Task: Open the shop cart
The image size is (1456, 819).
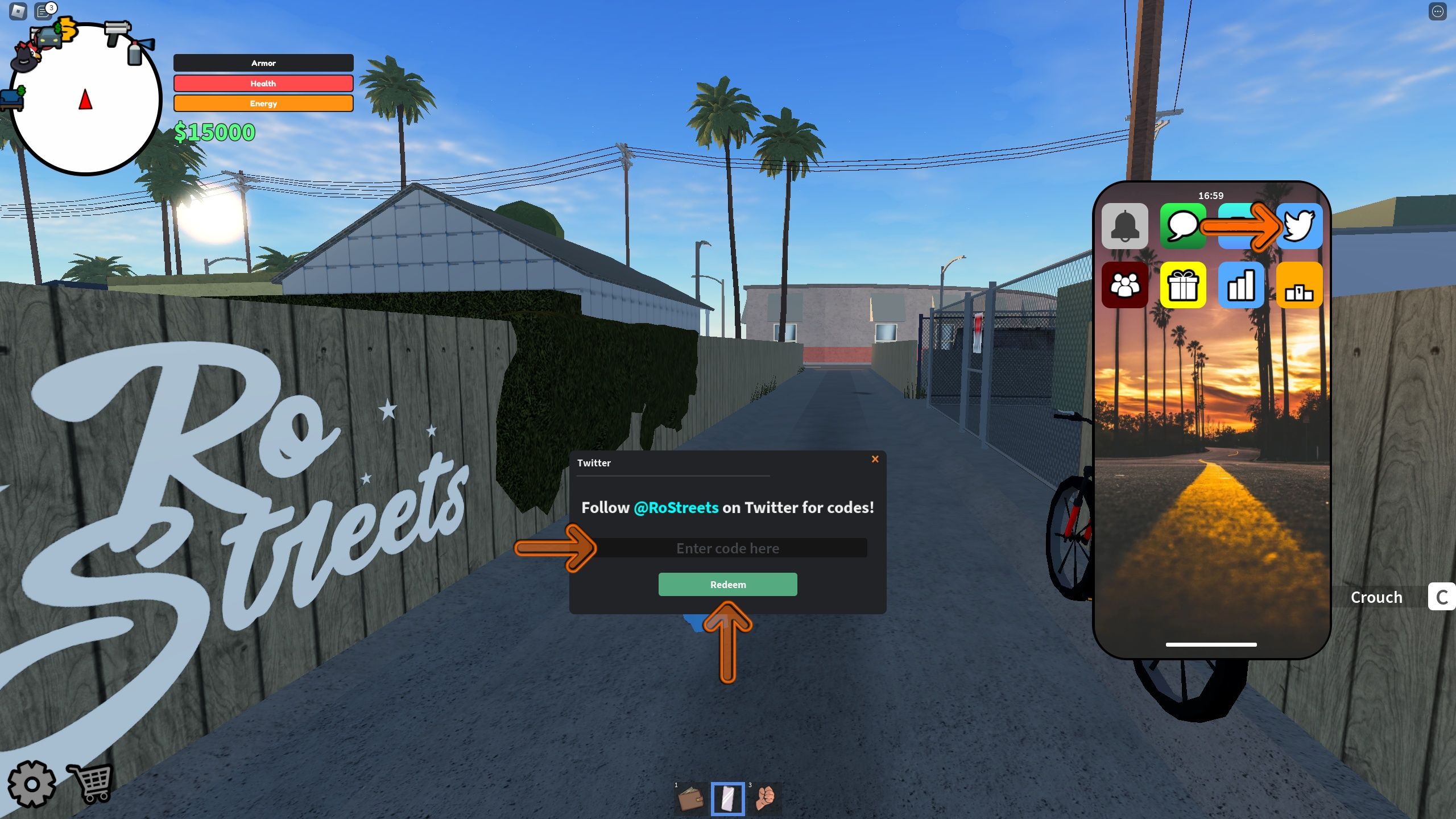Action: pyautogui.click(x=93, y=784)
